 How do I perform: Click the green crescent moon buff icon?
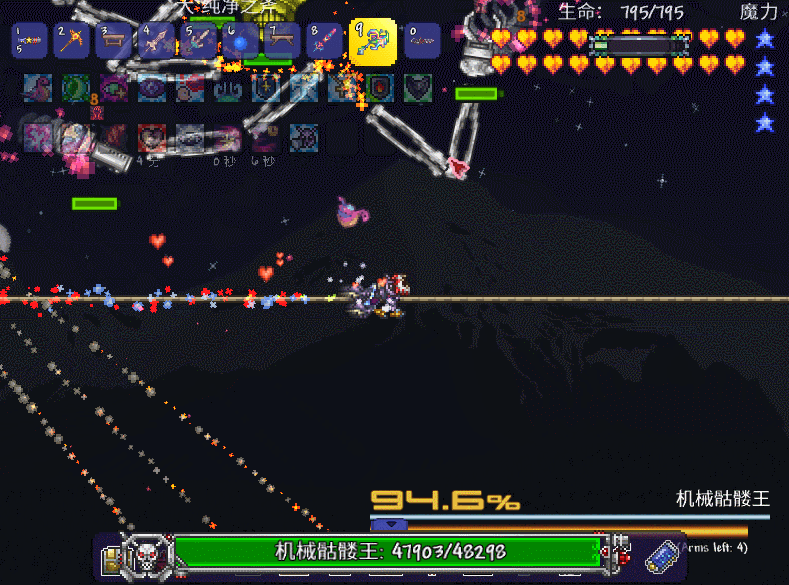coord(77,88)
